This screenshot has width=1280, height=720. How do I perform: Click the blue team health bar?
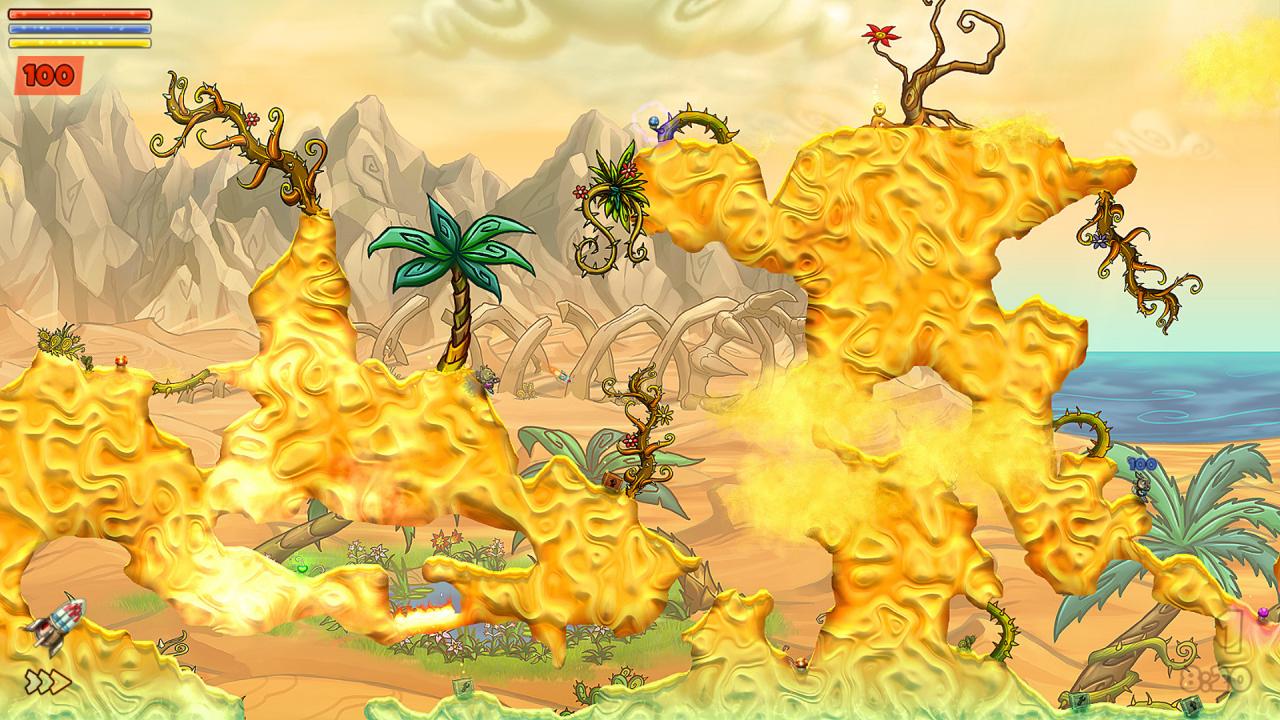80,27
